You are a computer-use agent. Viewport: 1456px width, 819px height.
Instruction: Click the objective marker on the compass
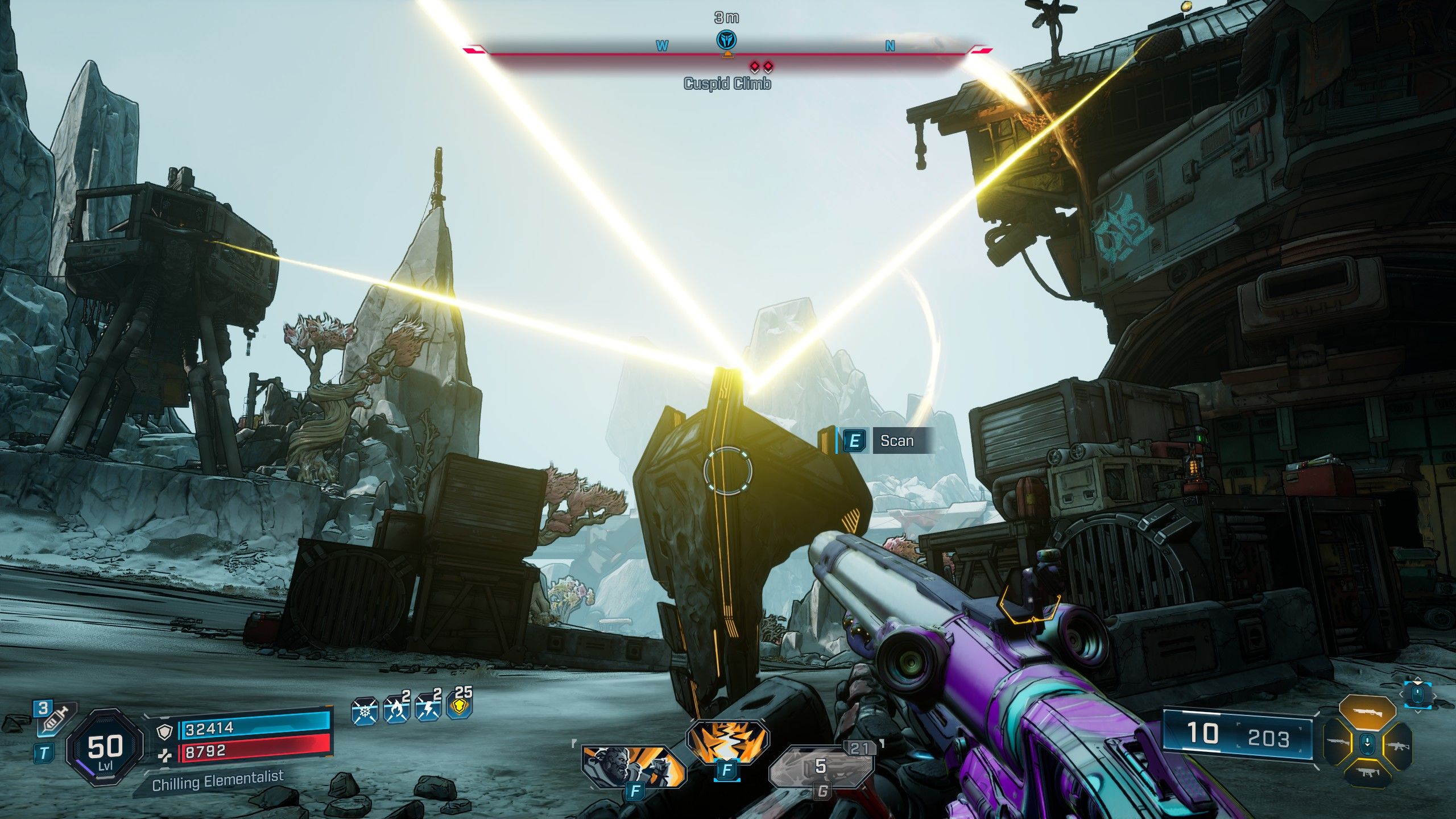[727, 40]
